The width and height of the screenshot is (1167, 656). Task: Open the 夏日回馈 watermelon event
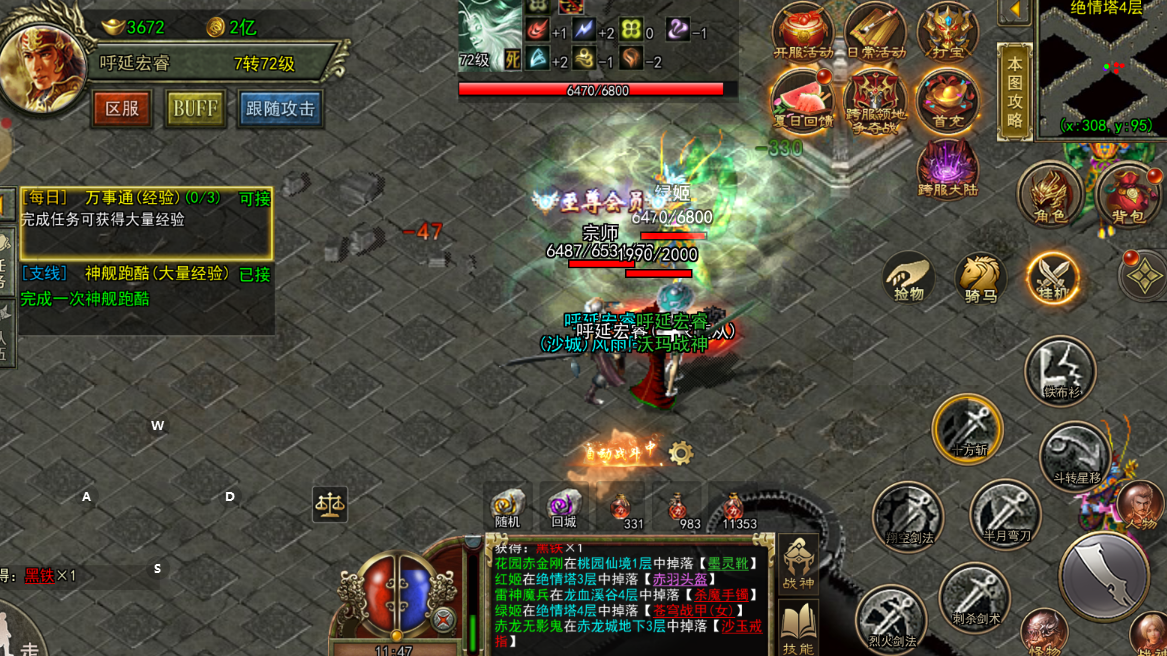pyautogui.click(x=802, y=101)
